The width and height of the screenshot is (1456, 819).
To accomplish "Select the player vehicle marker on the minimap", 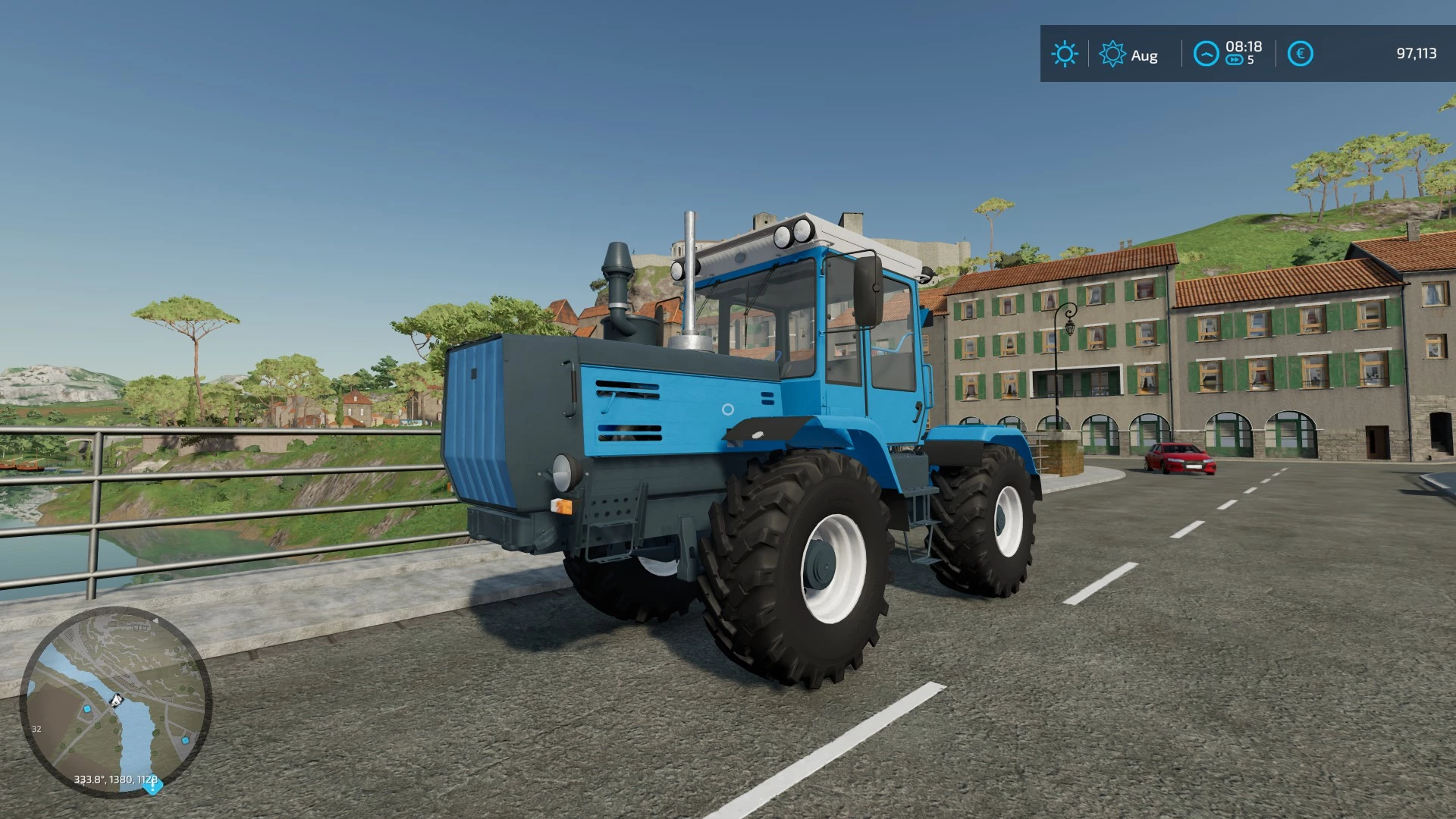I will [116, 699].
